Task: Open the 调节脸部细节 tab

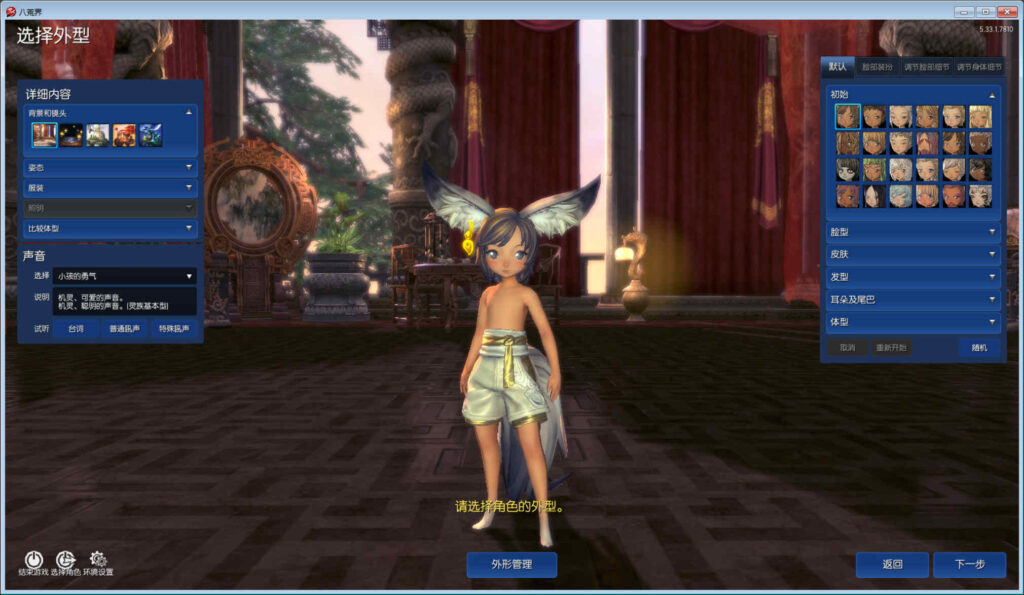Action: coord(926,68)
